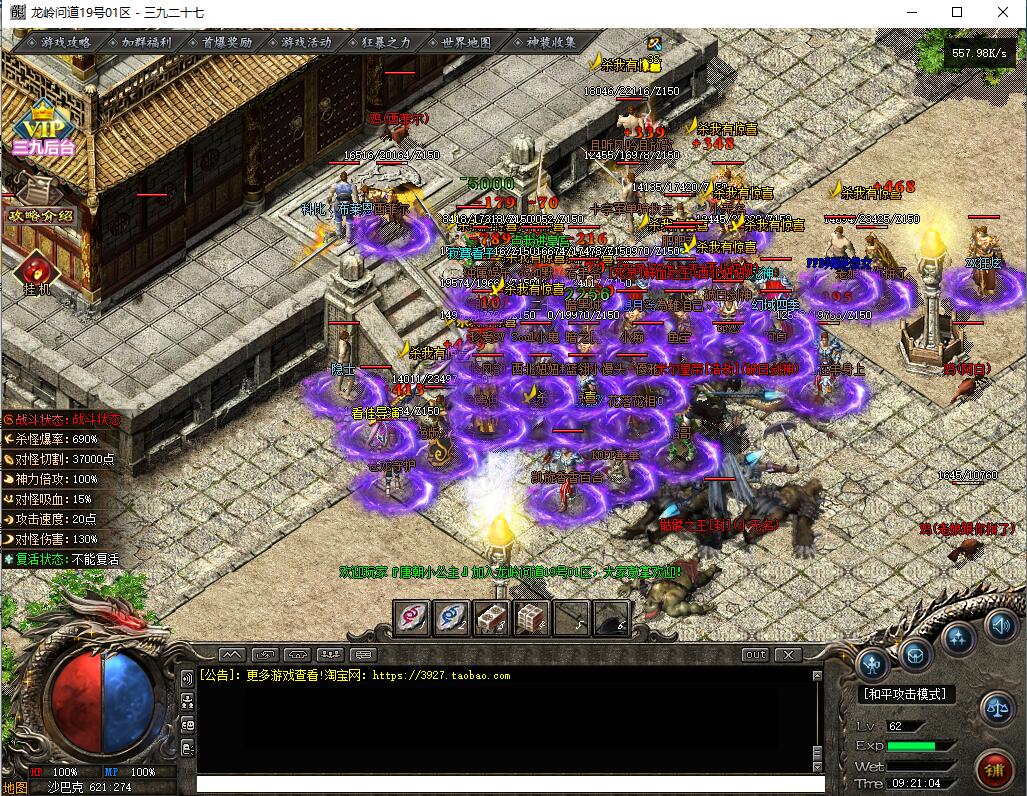Click the balance scales icon button
Screen dimensions: 1027x796
995,707
